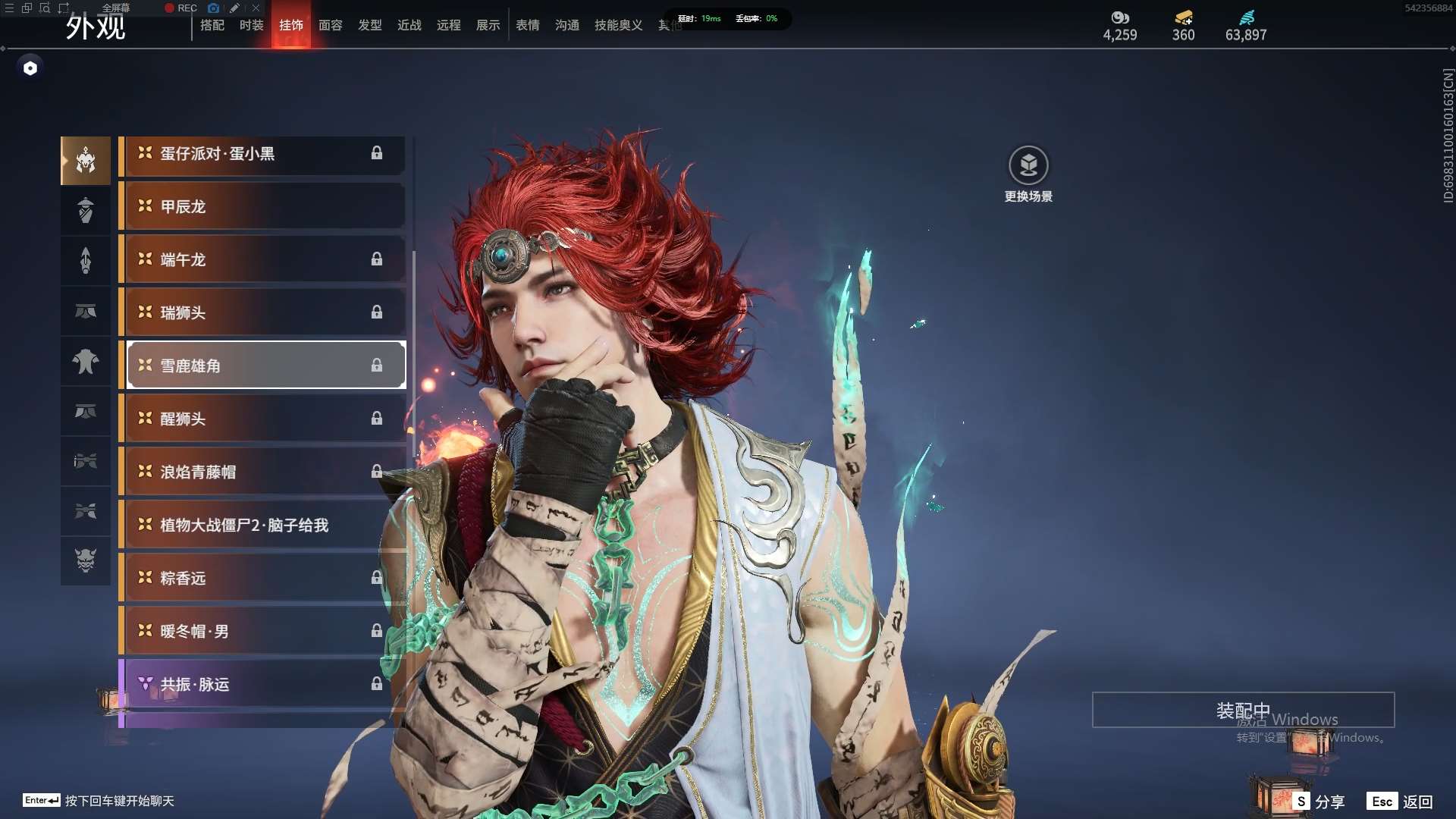Pick the 瑞狮头 accessory
Viewport: 1456px width, 819px height.
pyautogui.click(x=262, y=313)
